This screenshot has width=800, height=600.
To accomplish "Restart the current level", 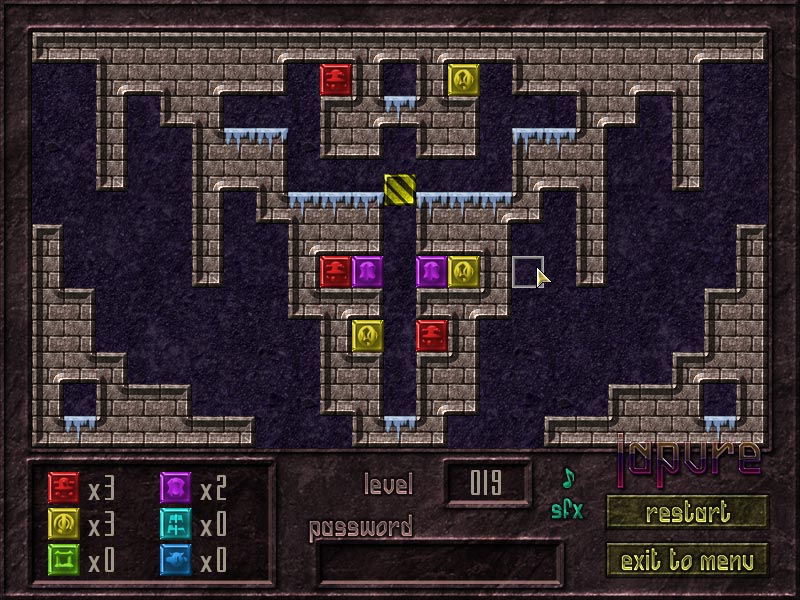I will point(687,512).
